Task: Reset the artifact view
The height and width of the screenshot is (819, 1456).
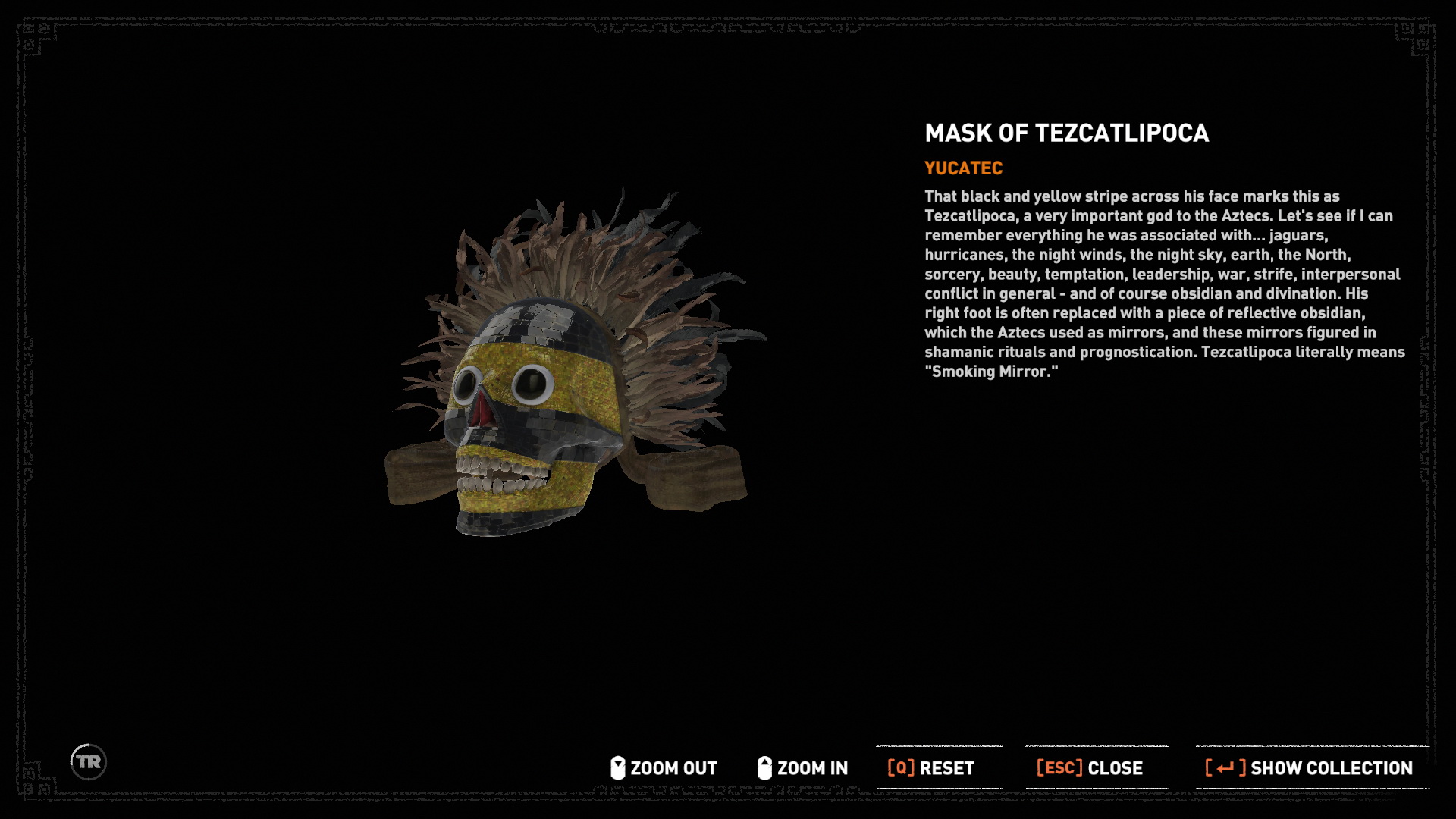Action: 931,768
